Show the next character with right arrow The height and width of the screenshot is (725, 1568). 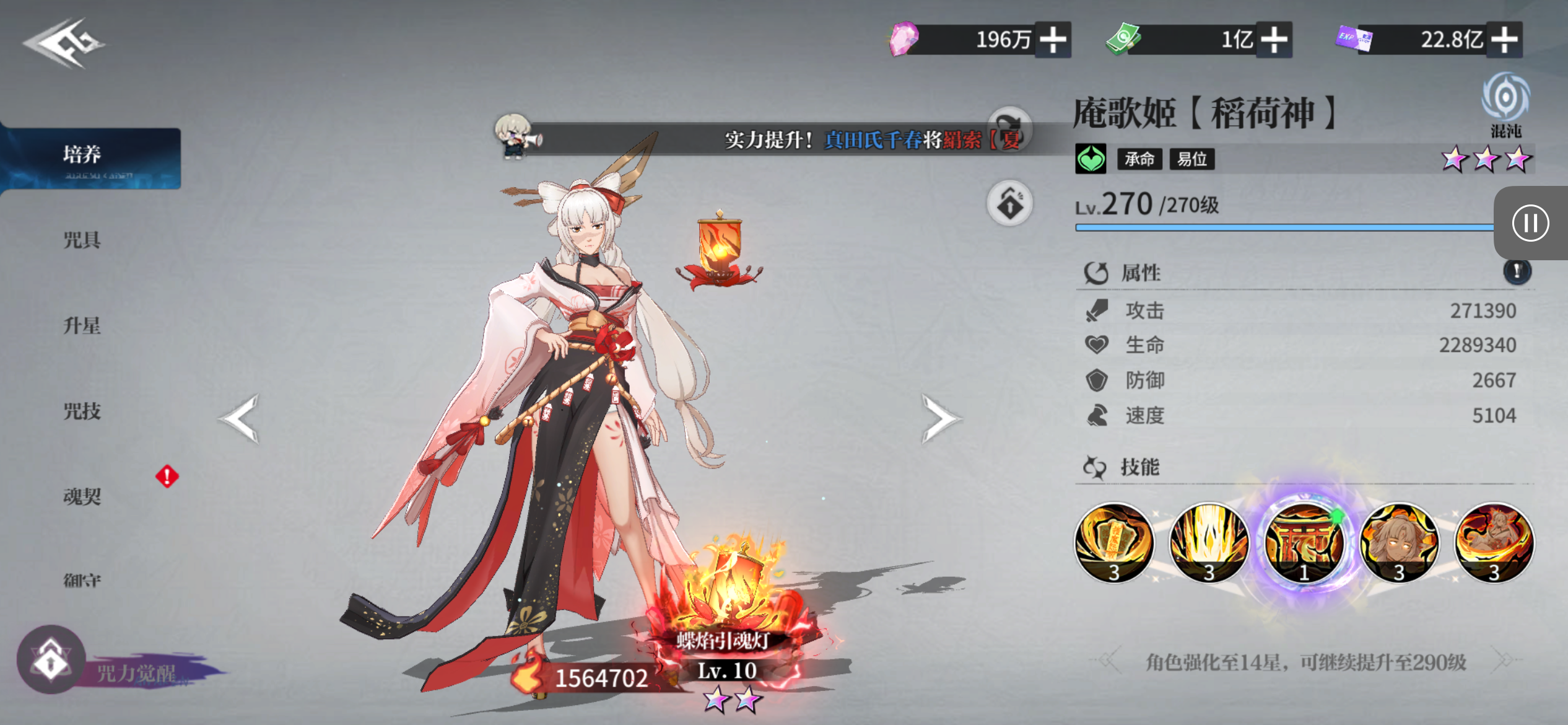point(940,418)
